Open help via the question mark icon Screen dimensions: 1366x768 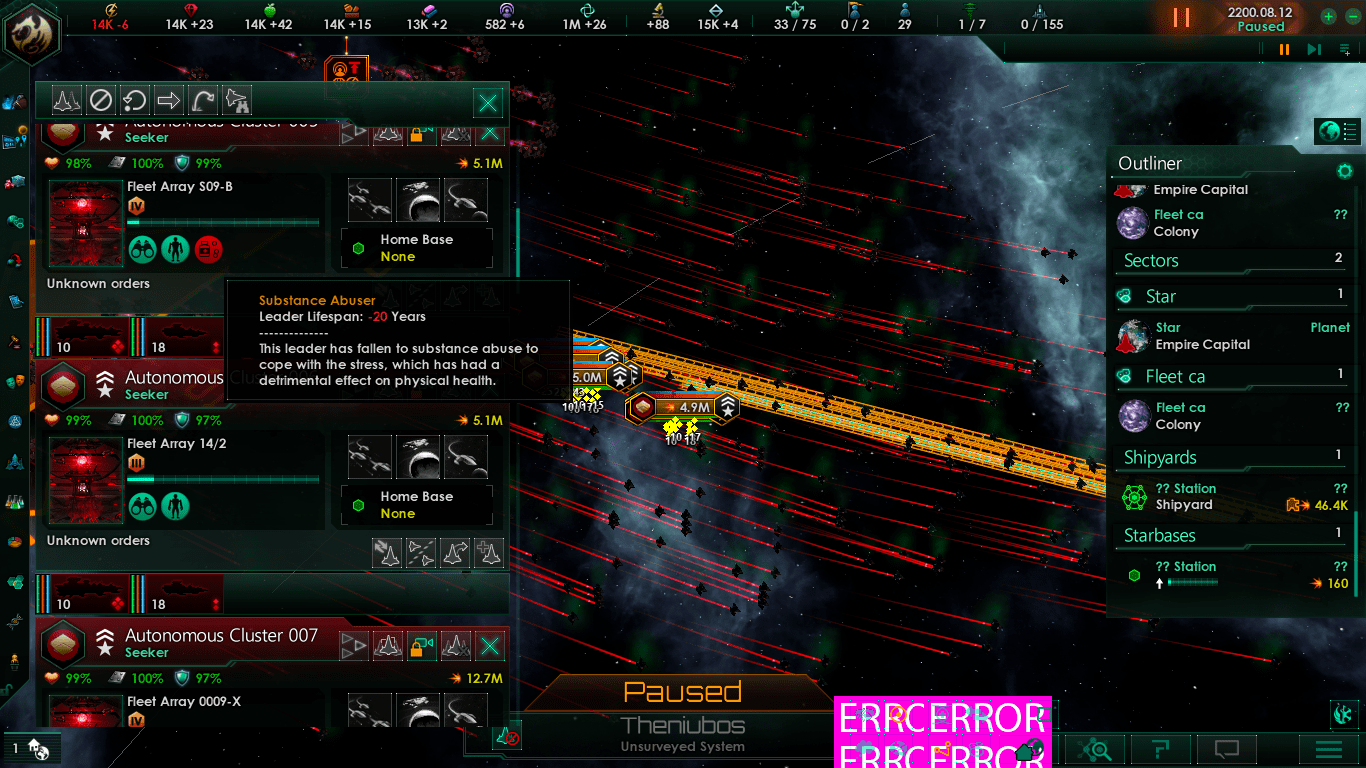coord(1161,748)
